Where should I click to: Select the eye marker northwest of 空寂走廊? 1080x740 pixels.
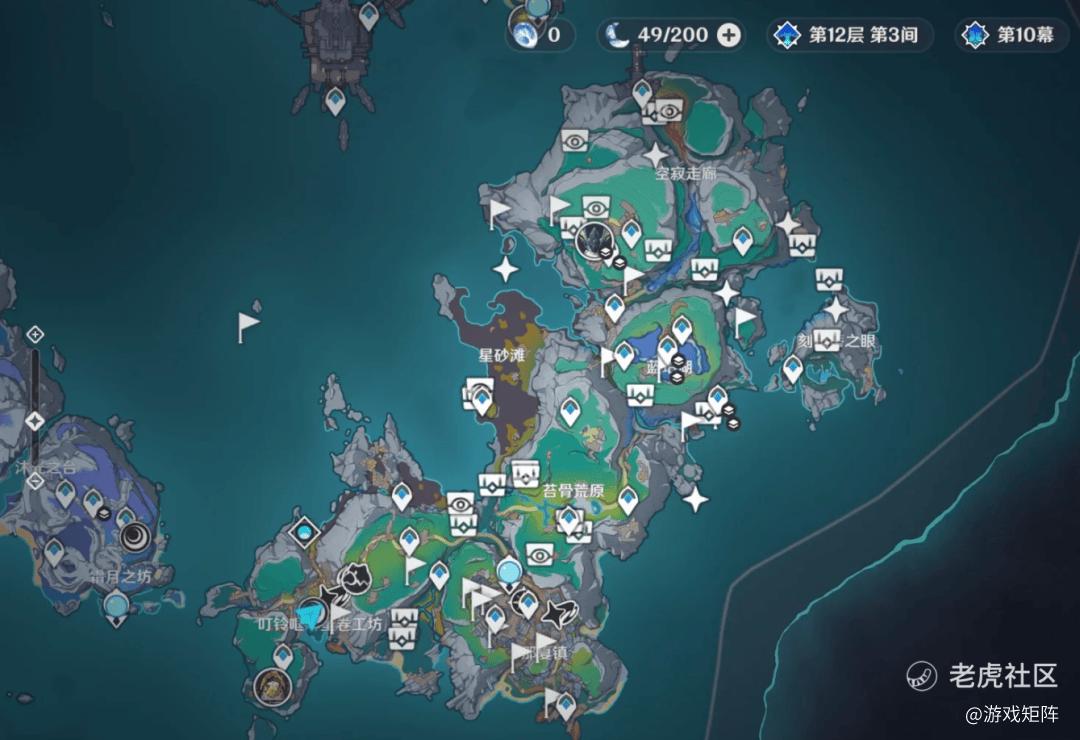575,140
